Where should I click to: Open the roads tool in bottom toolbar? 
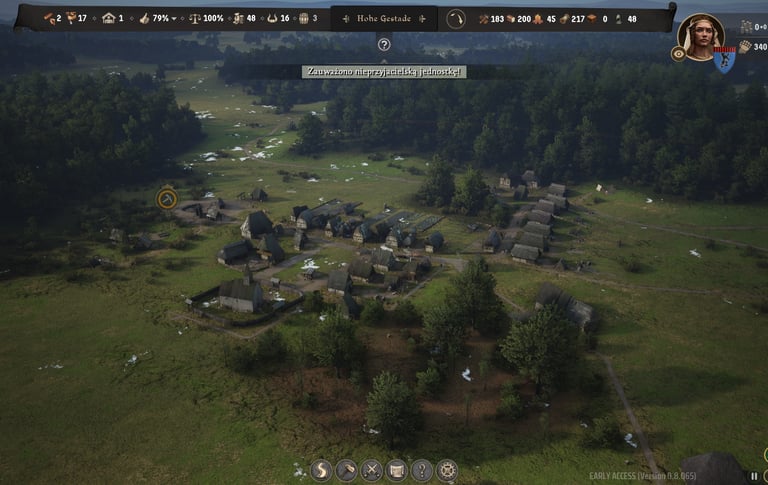coord(321,470)
